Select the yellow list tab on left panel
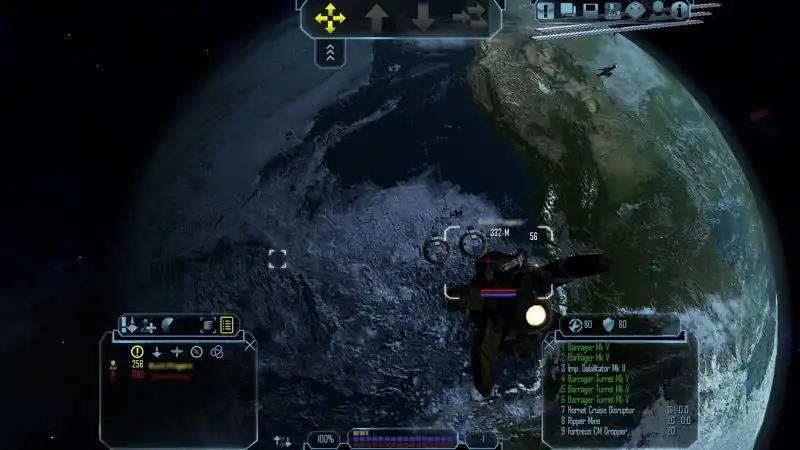Viewport: 800px width, 450px height. pyautogui.click(x=227, y=324)
